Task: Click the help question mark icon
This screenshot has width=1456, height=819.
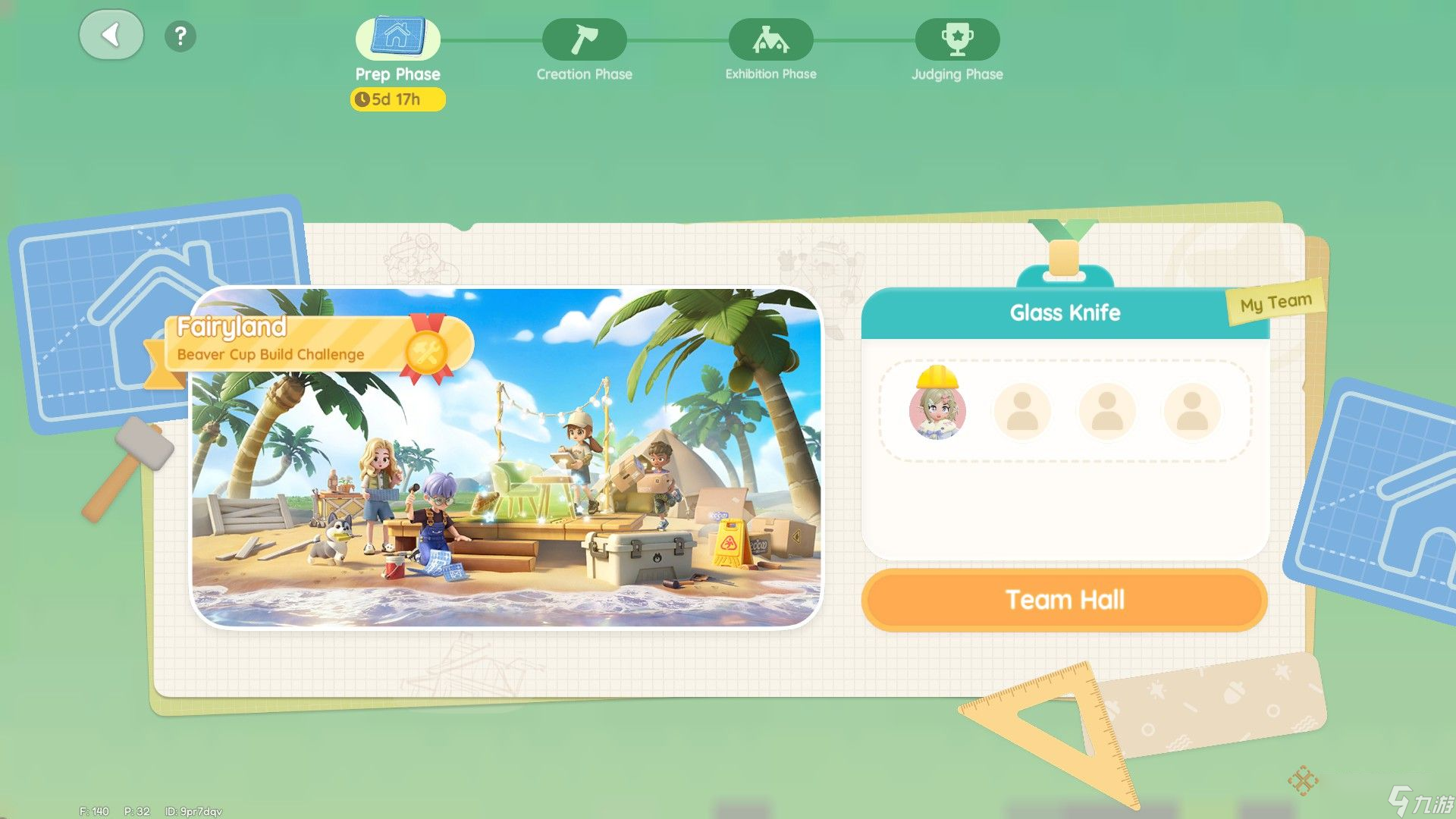Action: click(180, 36)
